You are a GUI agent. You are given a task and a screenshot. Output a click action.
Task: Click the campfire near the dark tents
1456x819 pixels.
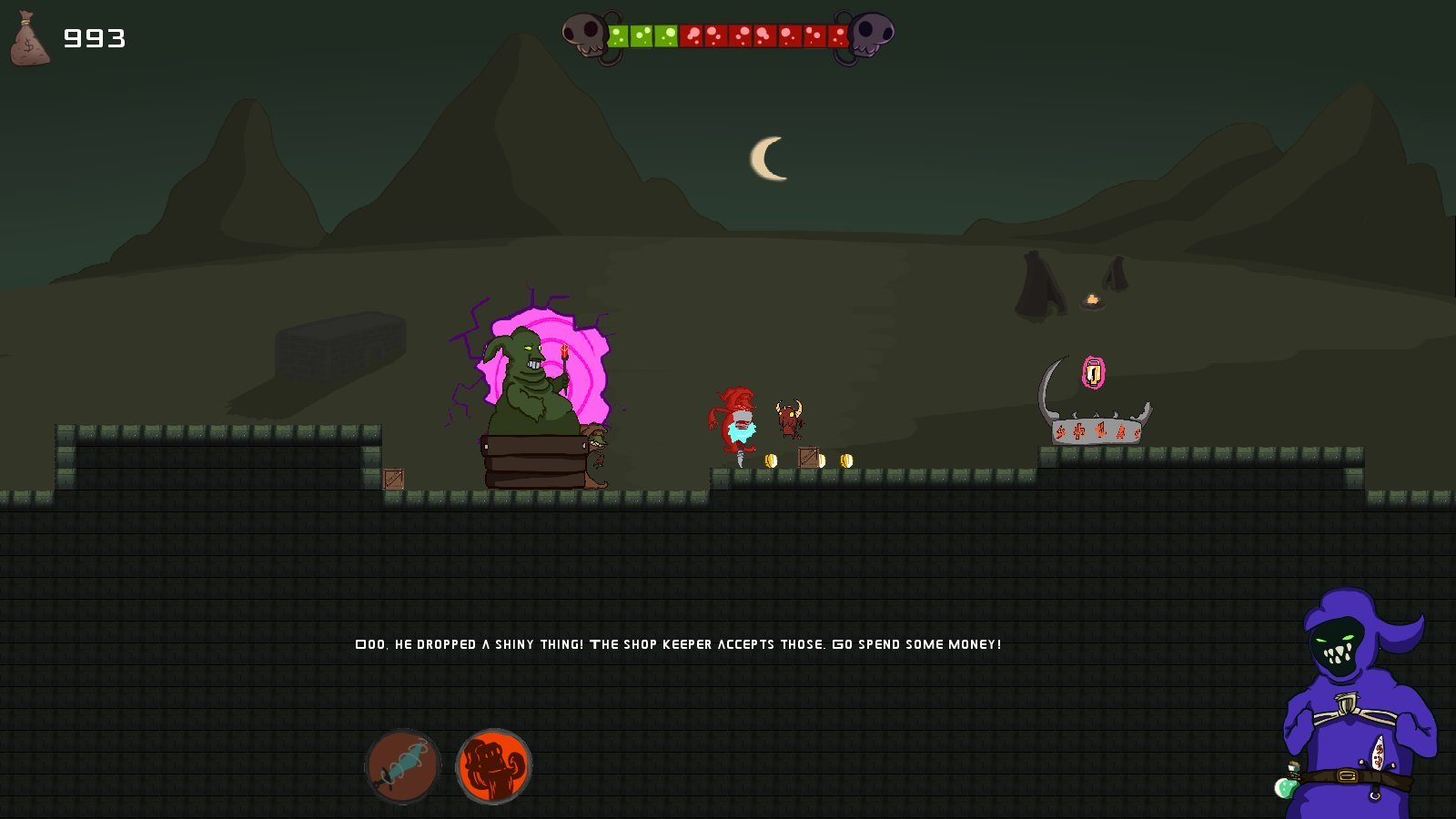coord(1091,300)
